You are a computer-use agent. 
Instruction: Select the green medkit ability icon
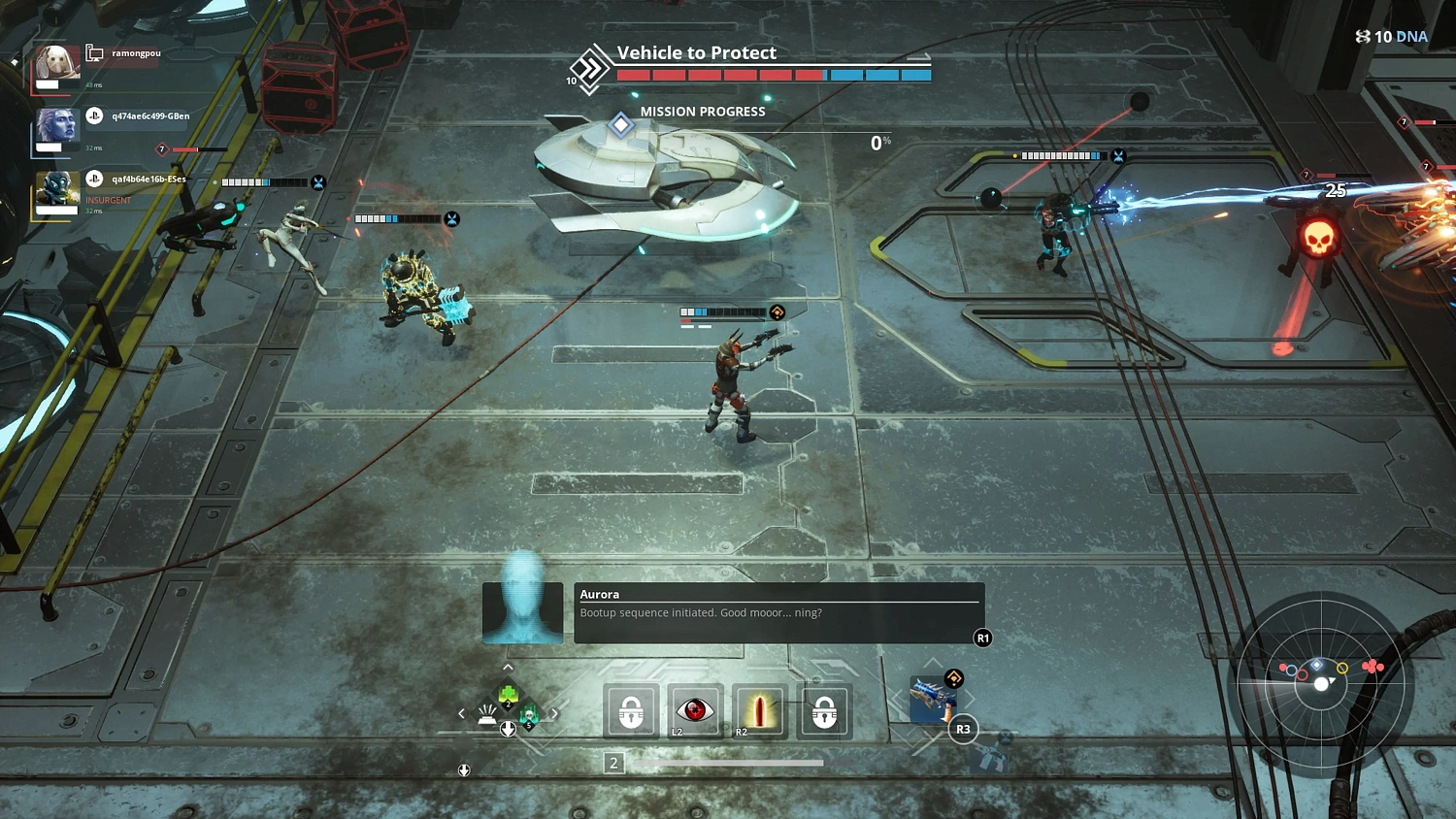(x=506, y=693)
